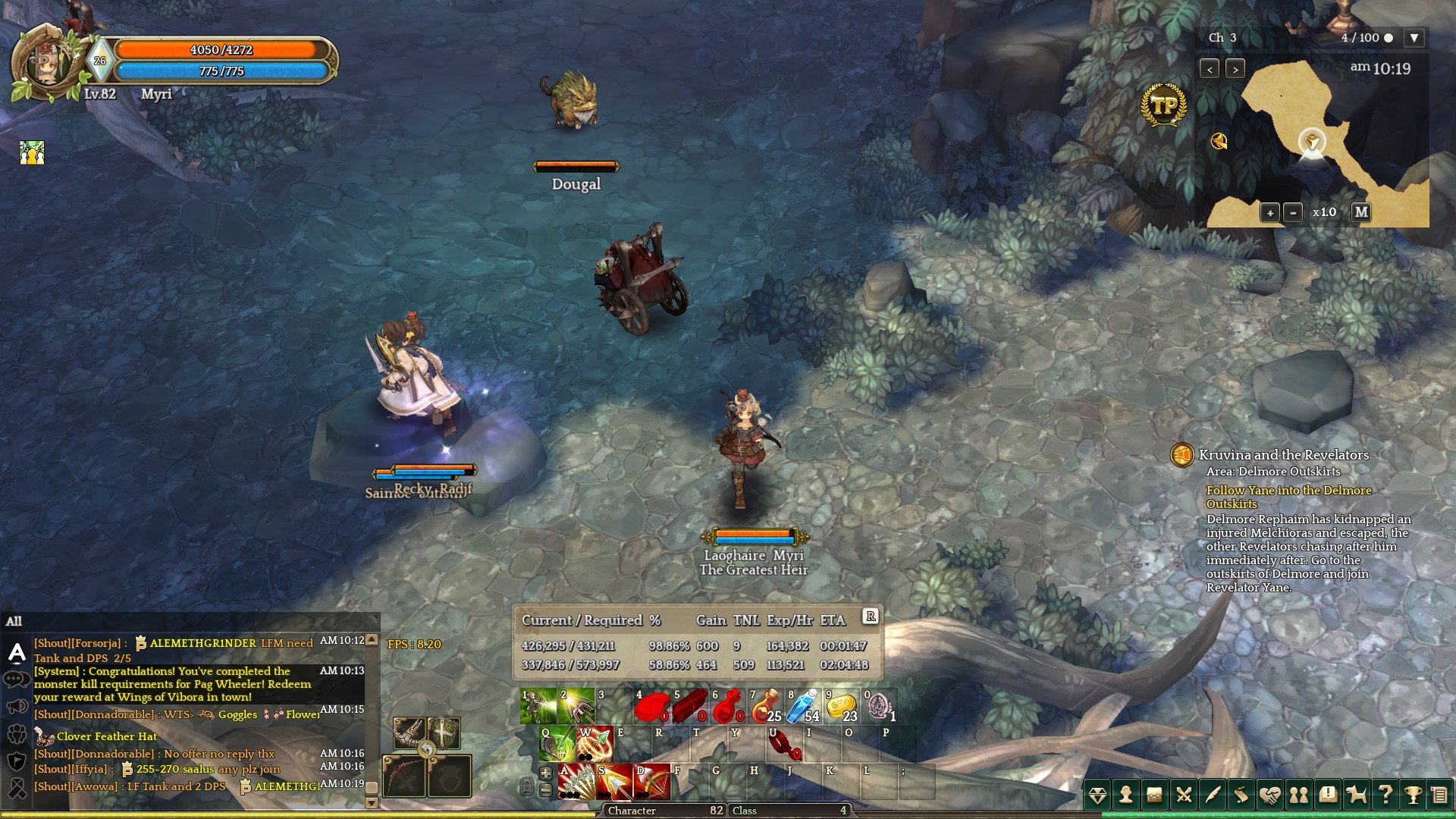Viewport: 1456px width, 819px height.
Task: Activate the glowing arrow skill on key S
Action: tap(614, 783)
